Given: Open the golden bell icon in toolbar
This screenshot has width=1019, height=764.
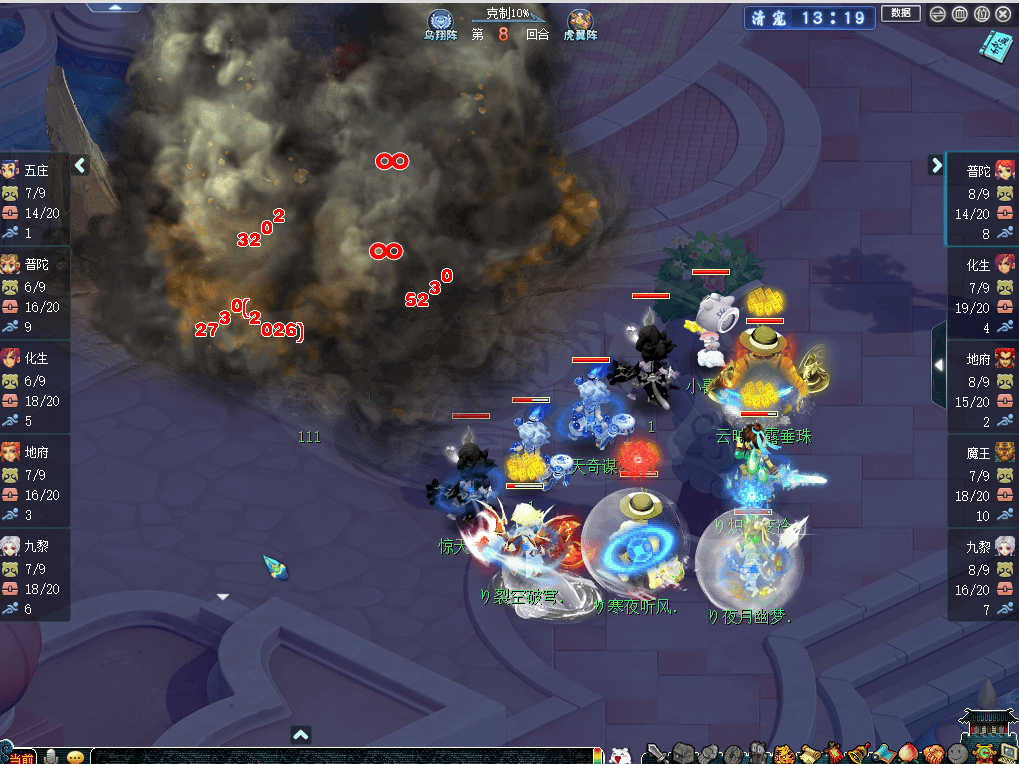Looking at the screenshot, I should tap(857, 753).
